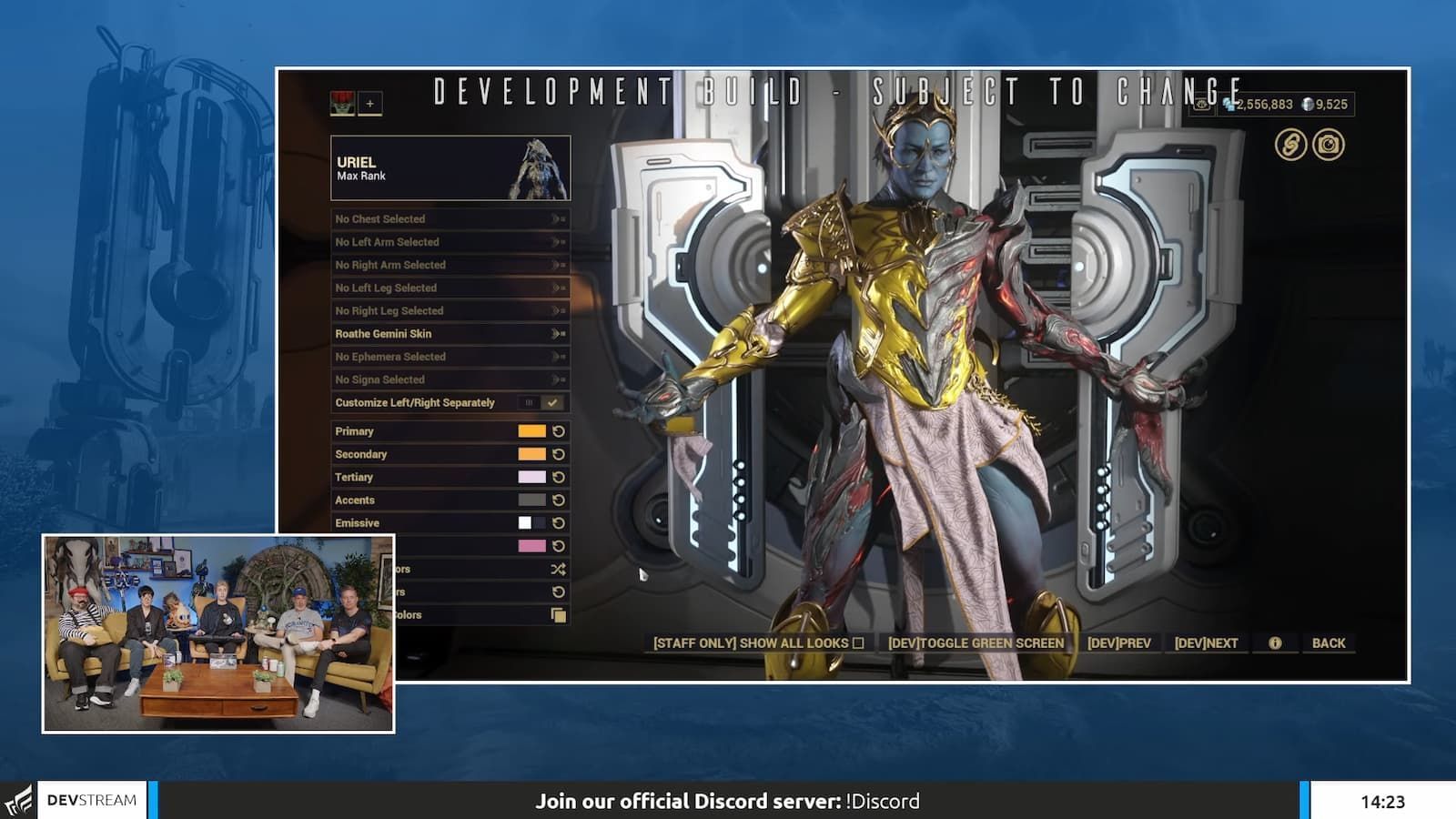Click the reset arrow next to Primary color
The width and height of the screenshot is (1456, 819).
pyautogui.click(x=558, y=431)
